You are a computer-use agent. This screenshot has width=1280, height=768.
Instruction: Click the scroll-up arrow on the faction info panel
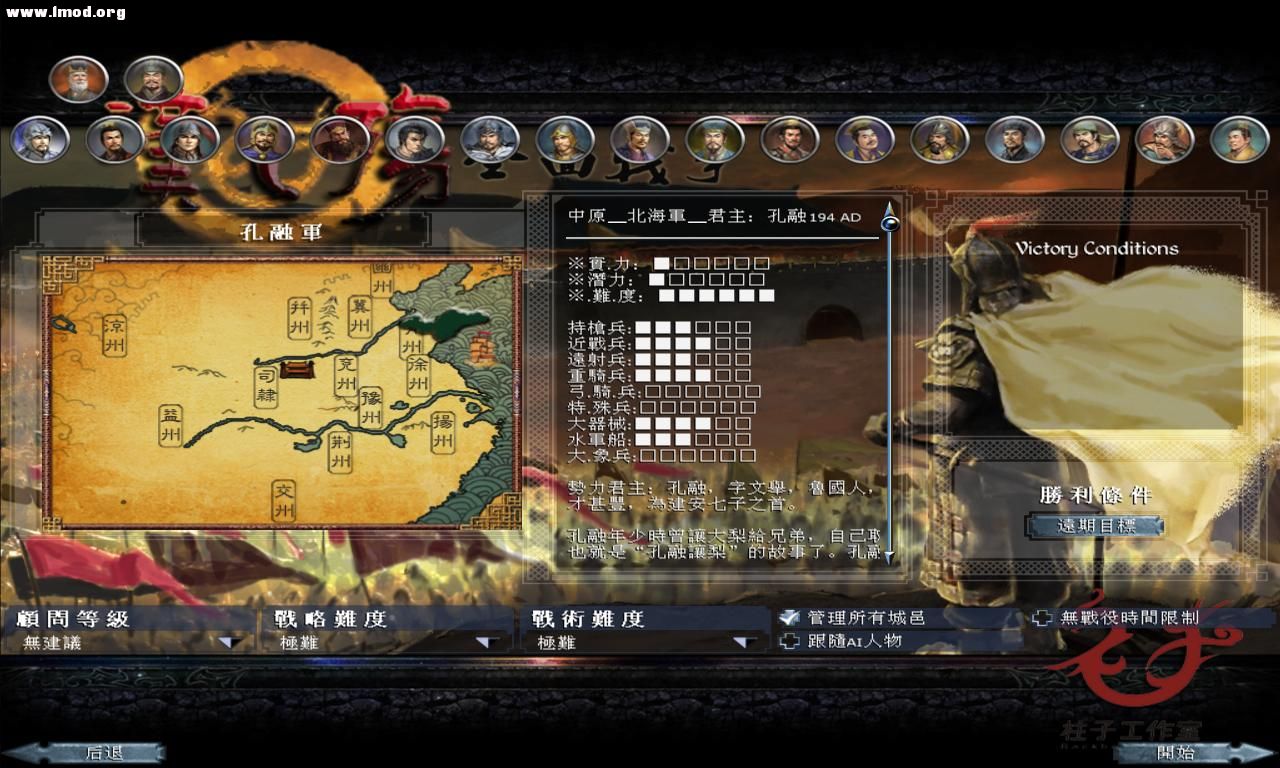(888, 211)
